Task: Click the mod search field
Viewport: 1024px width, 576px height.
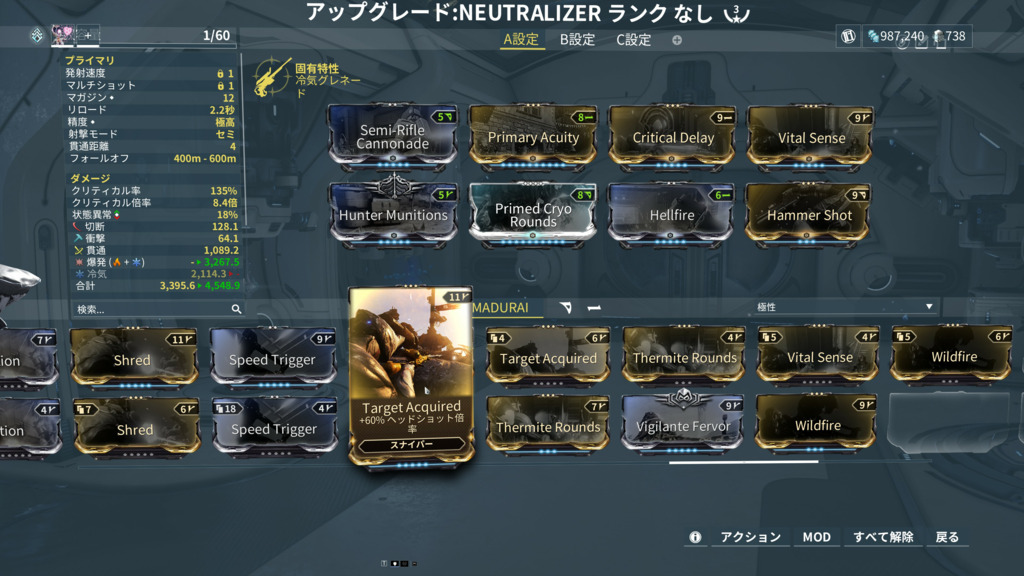Action: (x=150, y=310)
